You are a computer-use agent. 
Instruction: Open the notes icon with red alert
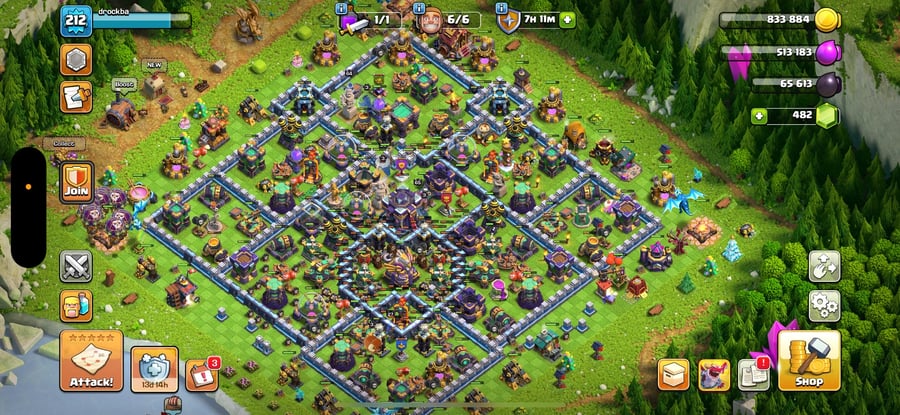click(752, 375)
